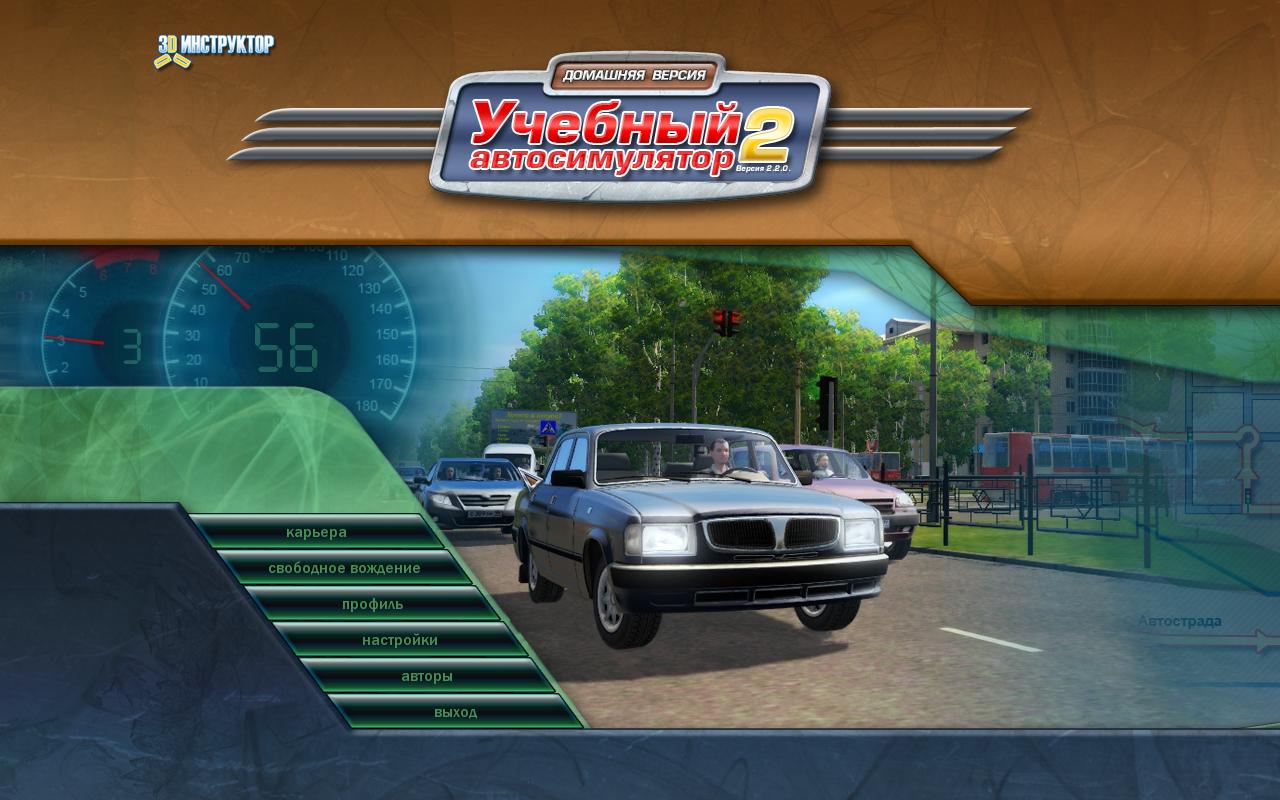Show the авторы credits
Screen dimensions: 1280x800
tap(427, 676)
